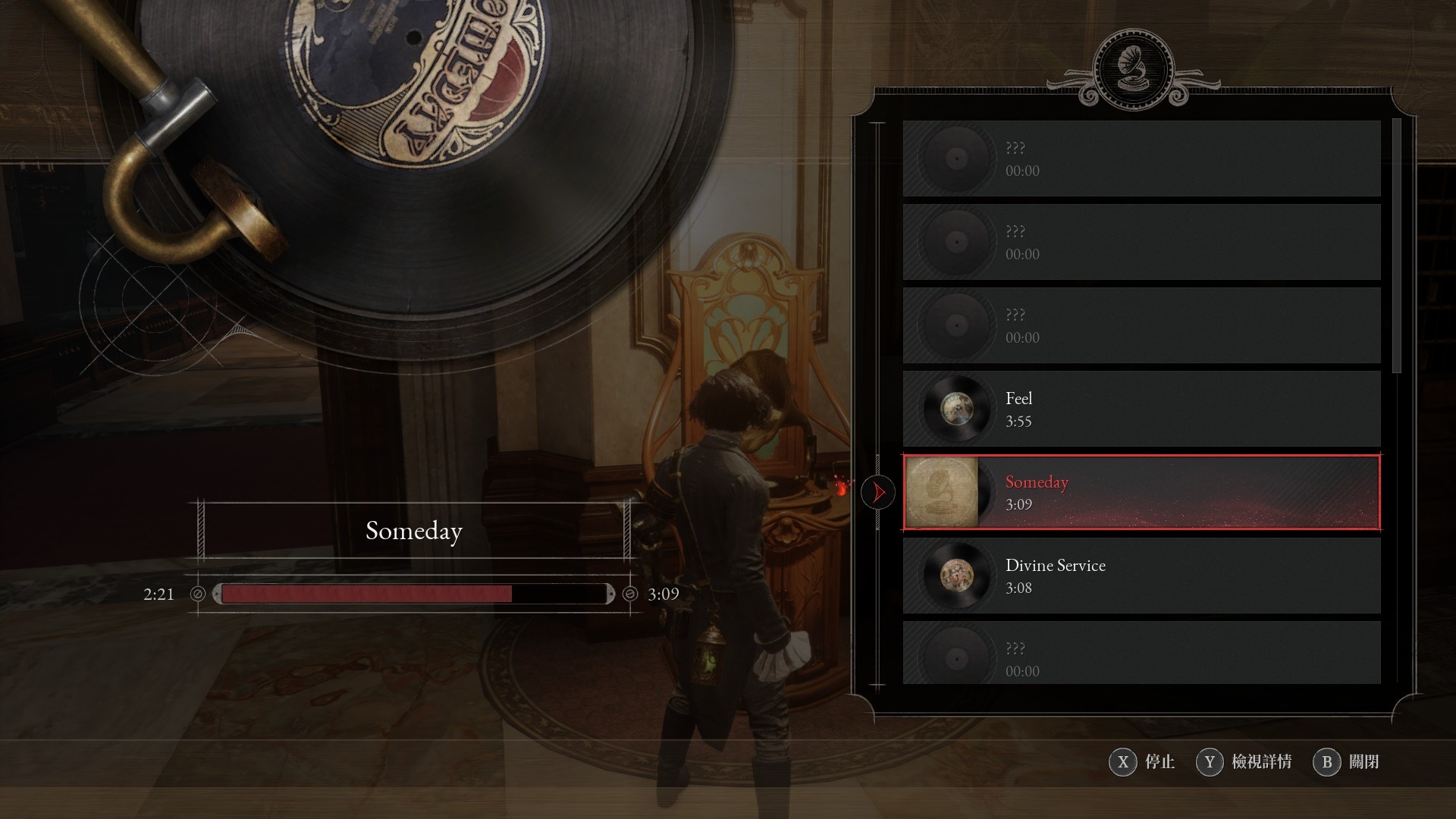The width and height of the screenshot is (1456, 819).
Task: Play the Divine Service record
Action: 1141,576
